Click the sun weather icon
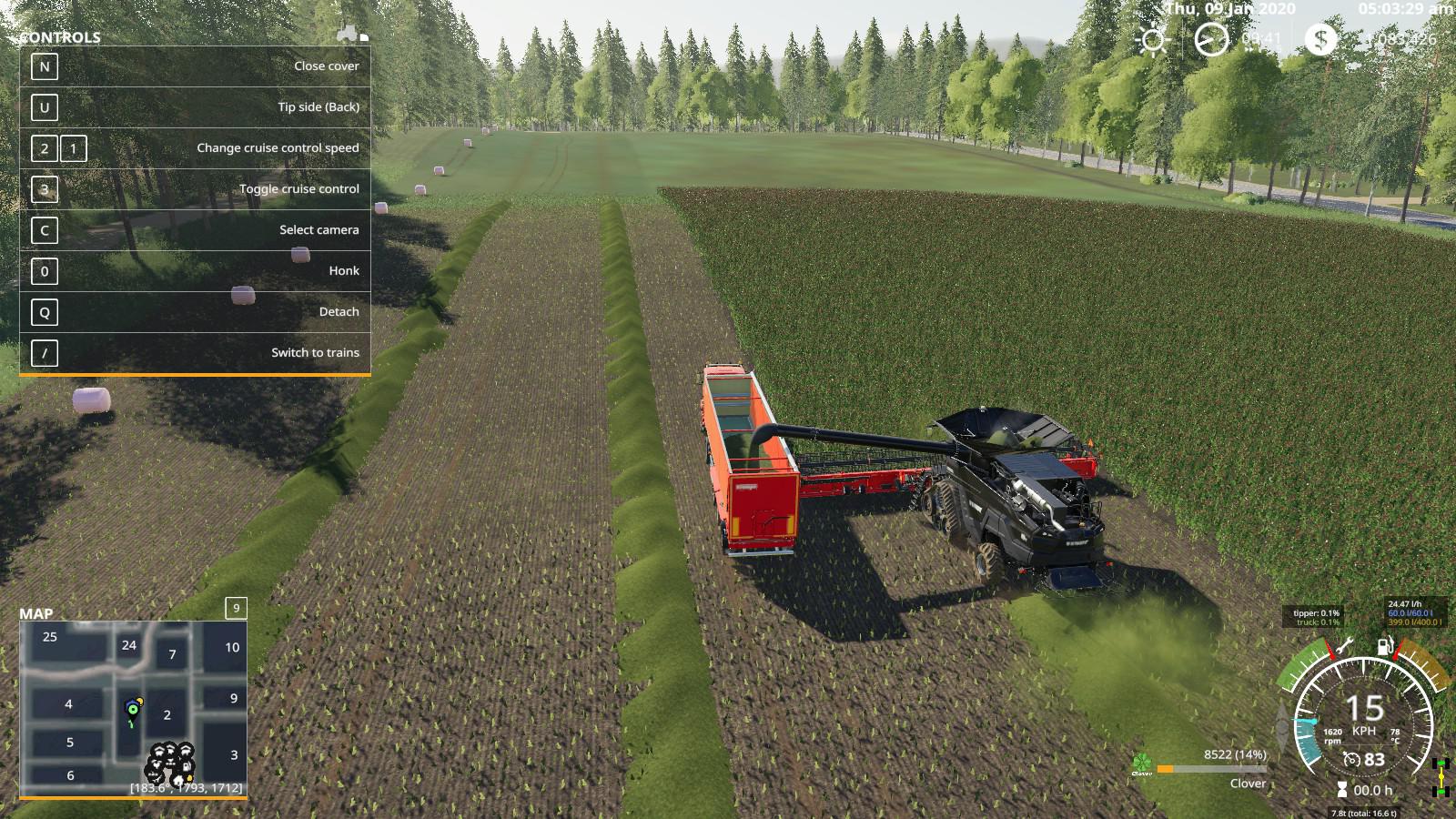Viewport: 1456px width, 819px height. (1153, 40)
